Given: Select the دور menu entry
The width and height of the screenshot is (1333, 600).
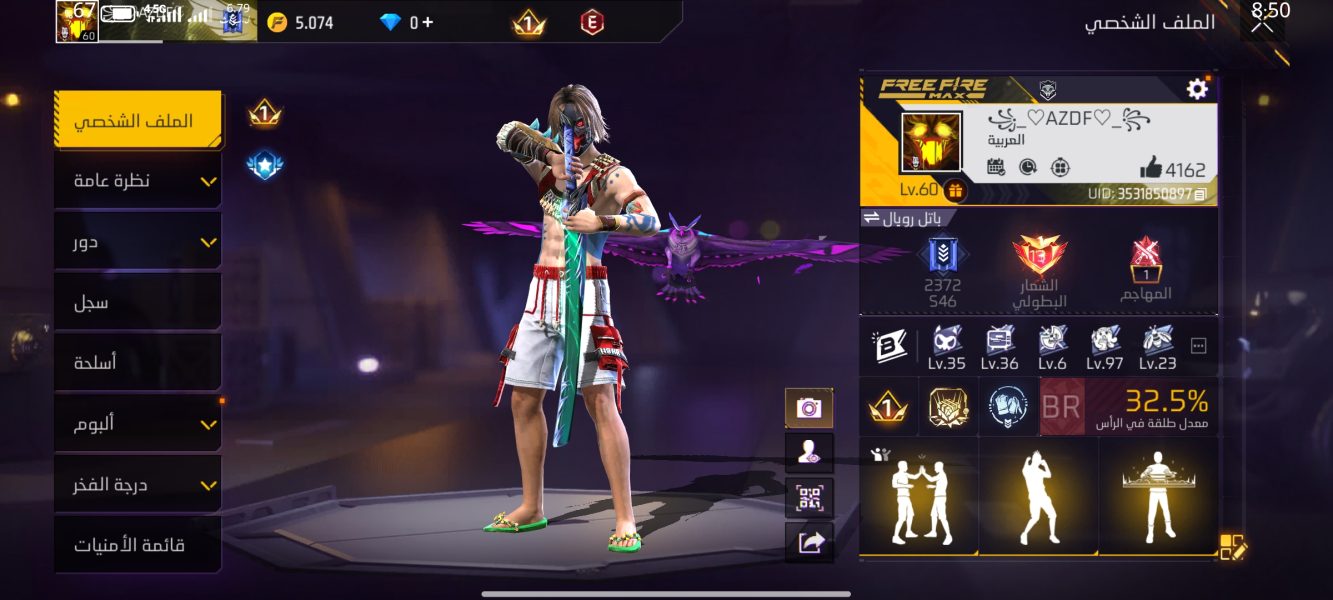Looking at the screenshot, I should click(137, 242).
